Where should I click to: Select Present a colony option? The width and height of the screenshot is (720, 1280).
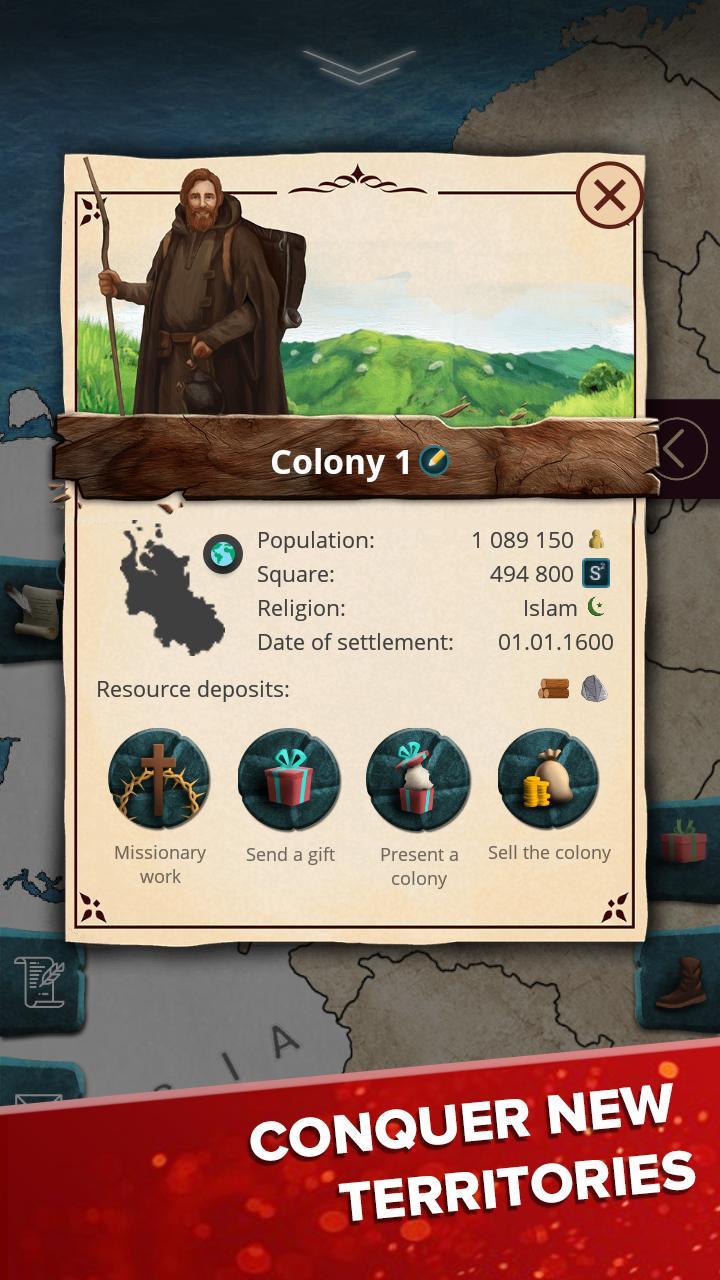click(x=418, y=779)
